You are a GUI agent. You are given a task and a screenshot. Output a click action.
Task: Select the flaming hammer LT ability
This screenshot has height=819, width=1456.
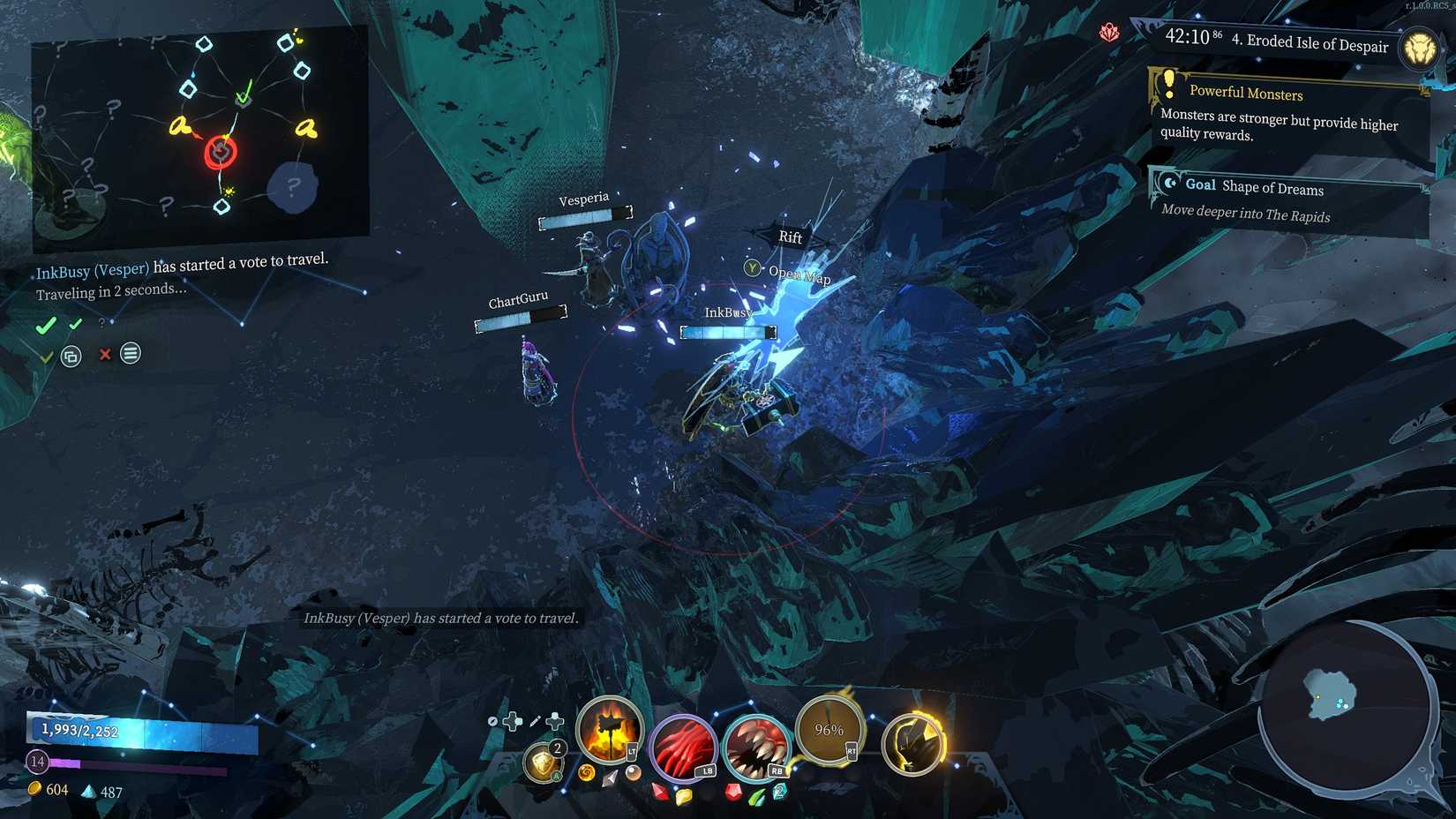609,731
